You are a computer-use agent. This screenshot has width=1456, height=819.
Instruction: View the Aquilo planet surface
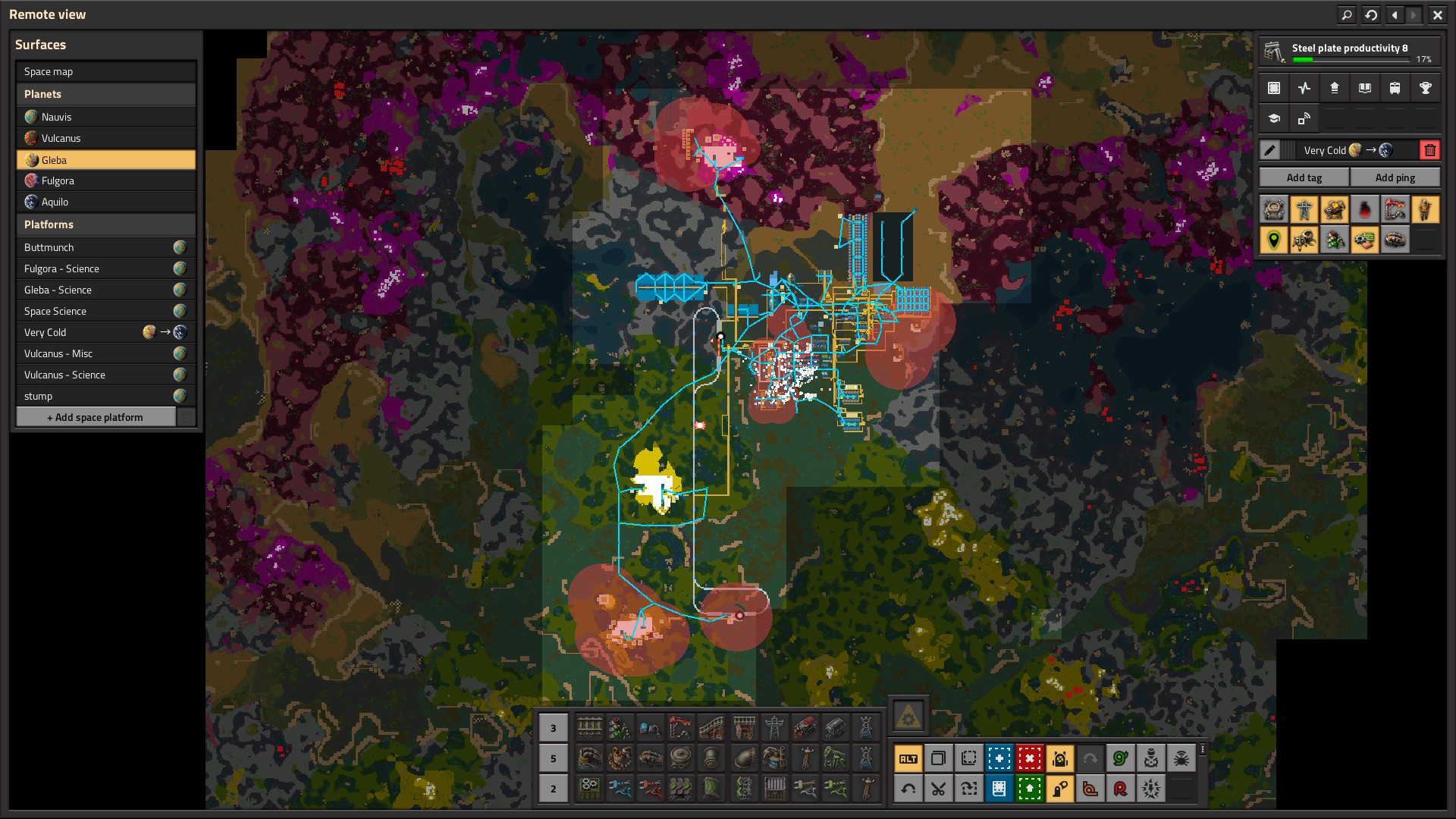tap(105, 202)
